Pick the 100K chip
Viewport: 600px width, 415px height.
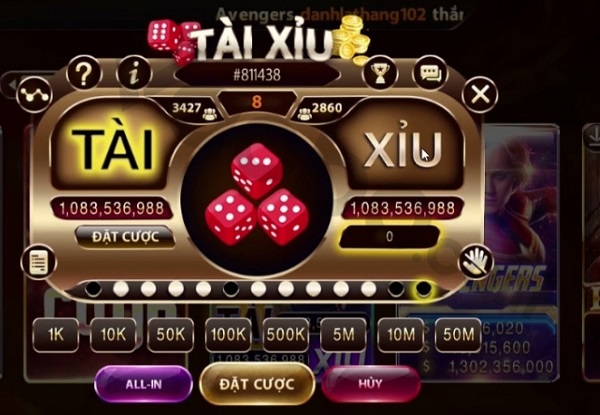point(229,335)
